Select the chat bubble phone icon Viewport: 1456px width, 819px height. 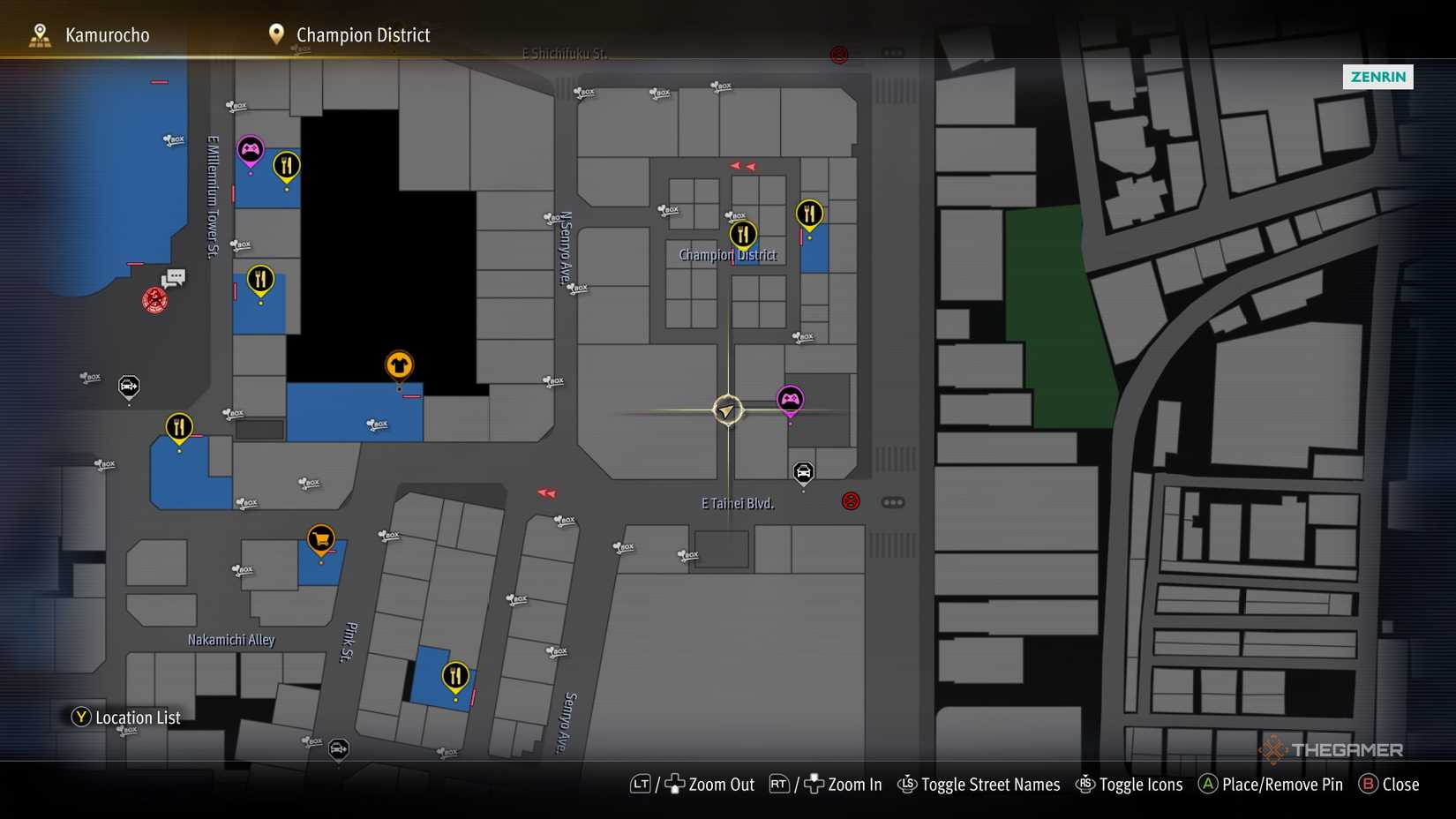point(174,278)
